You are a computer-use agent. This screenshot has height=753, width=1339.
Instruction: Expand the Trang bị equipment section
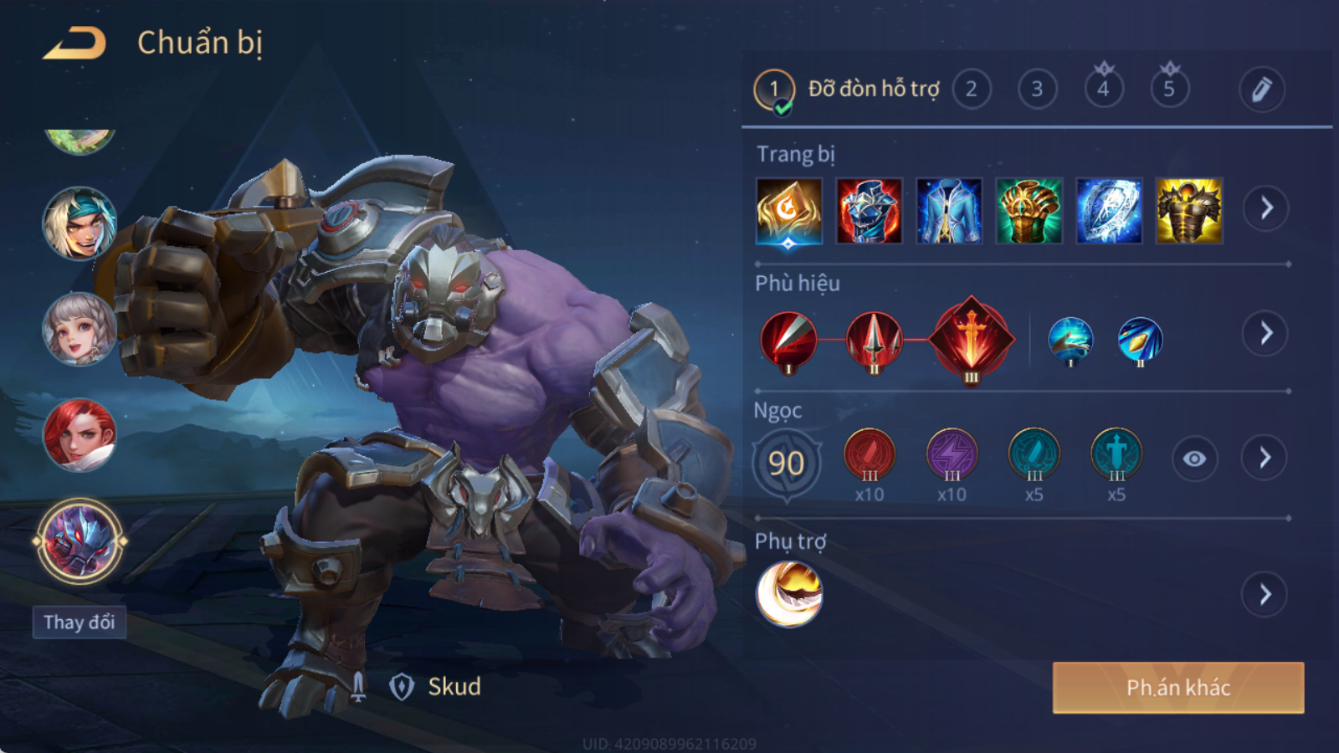(x=1265, y=208)
